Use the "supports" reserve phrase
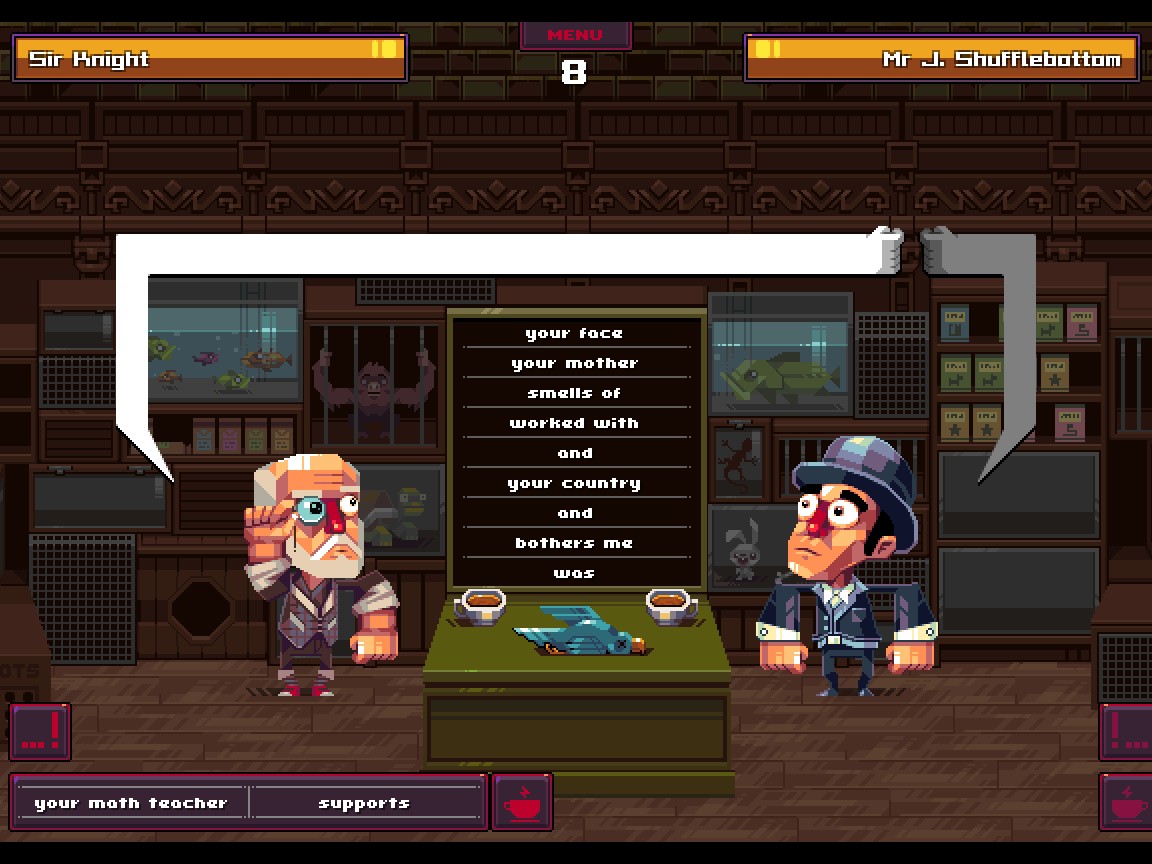 [365, 802]
